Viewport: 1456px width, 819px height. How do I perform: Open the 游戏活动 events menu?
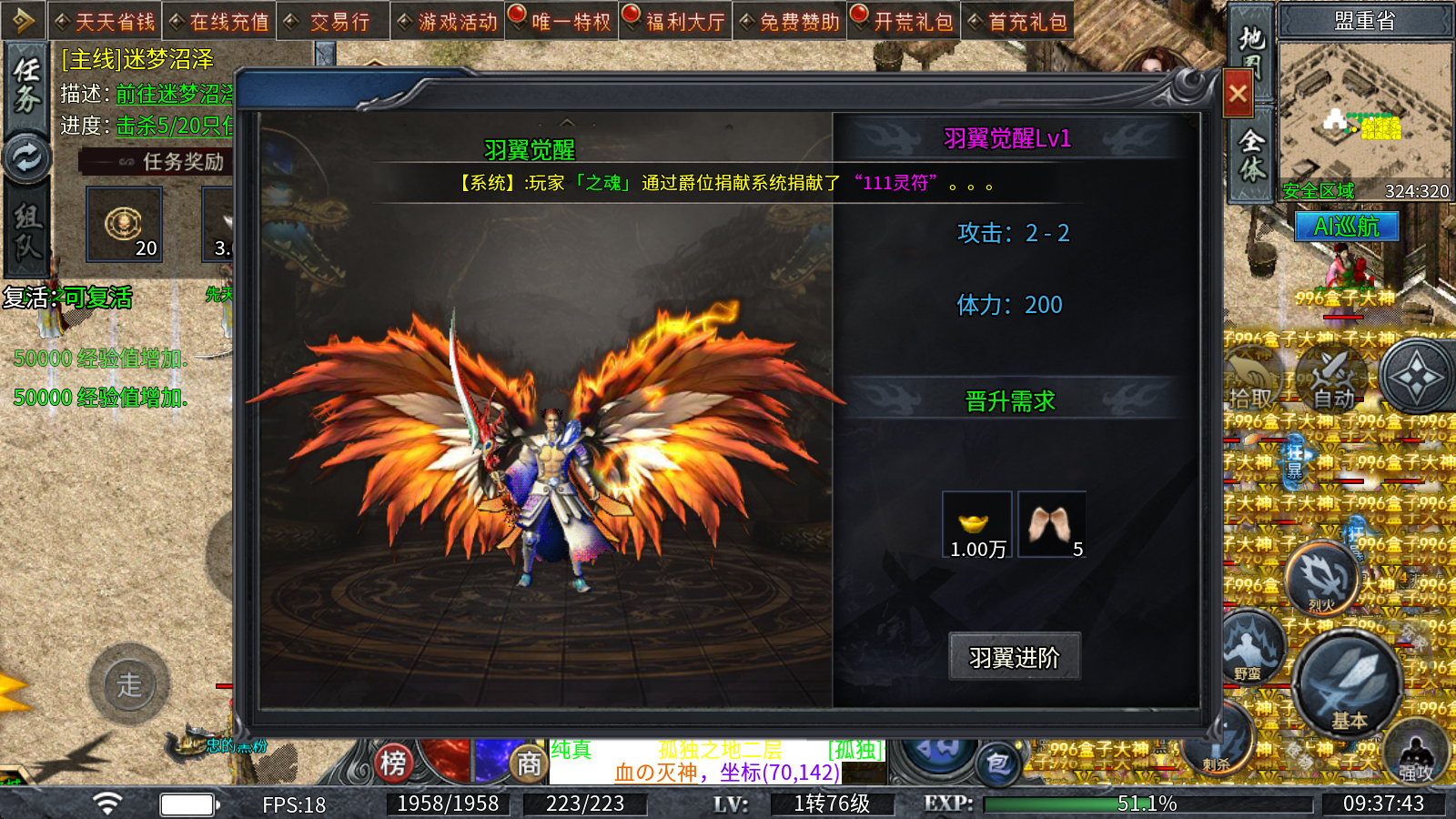pyautogui.click(x=448, y=21)
